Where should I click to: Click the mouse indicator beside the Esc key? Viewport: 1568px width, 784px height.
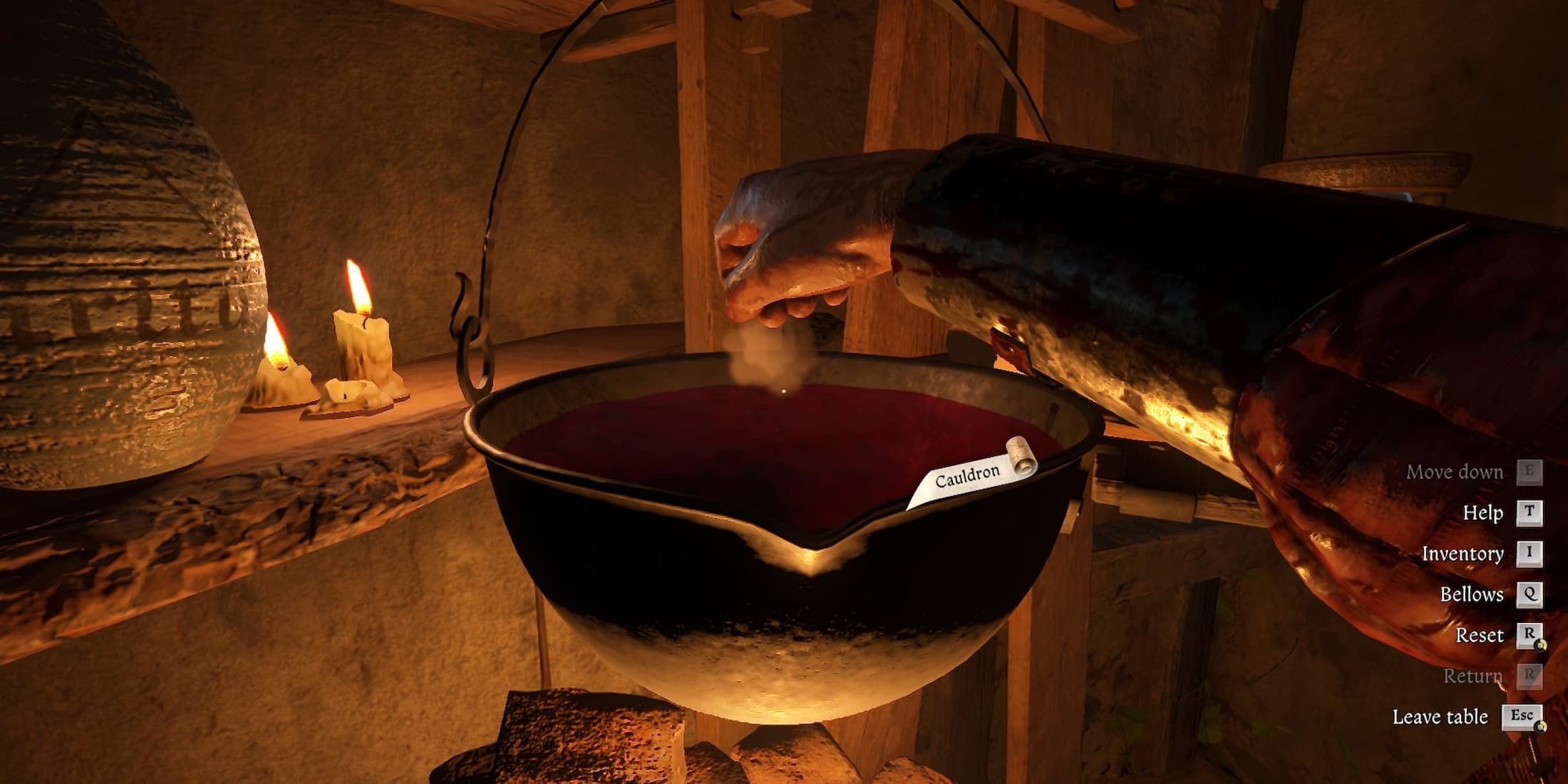(1541, 726)
